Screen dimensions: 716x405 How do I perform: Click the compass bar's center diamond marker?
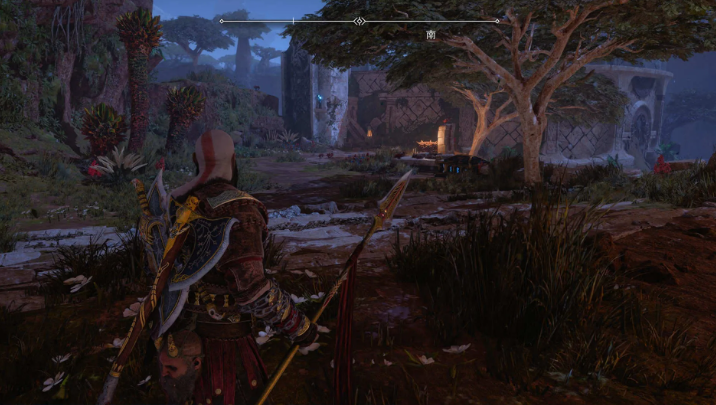point(360,20)
